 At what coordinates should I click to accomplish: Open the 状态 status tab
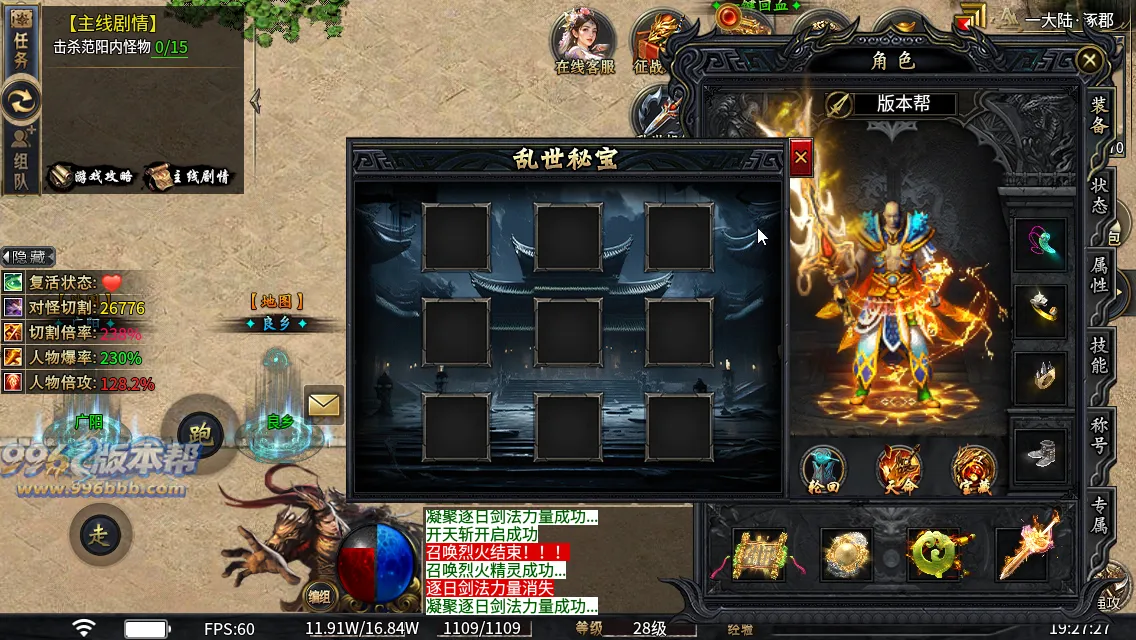(1099, 196)
